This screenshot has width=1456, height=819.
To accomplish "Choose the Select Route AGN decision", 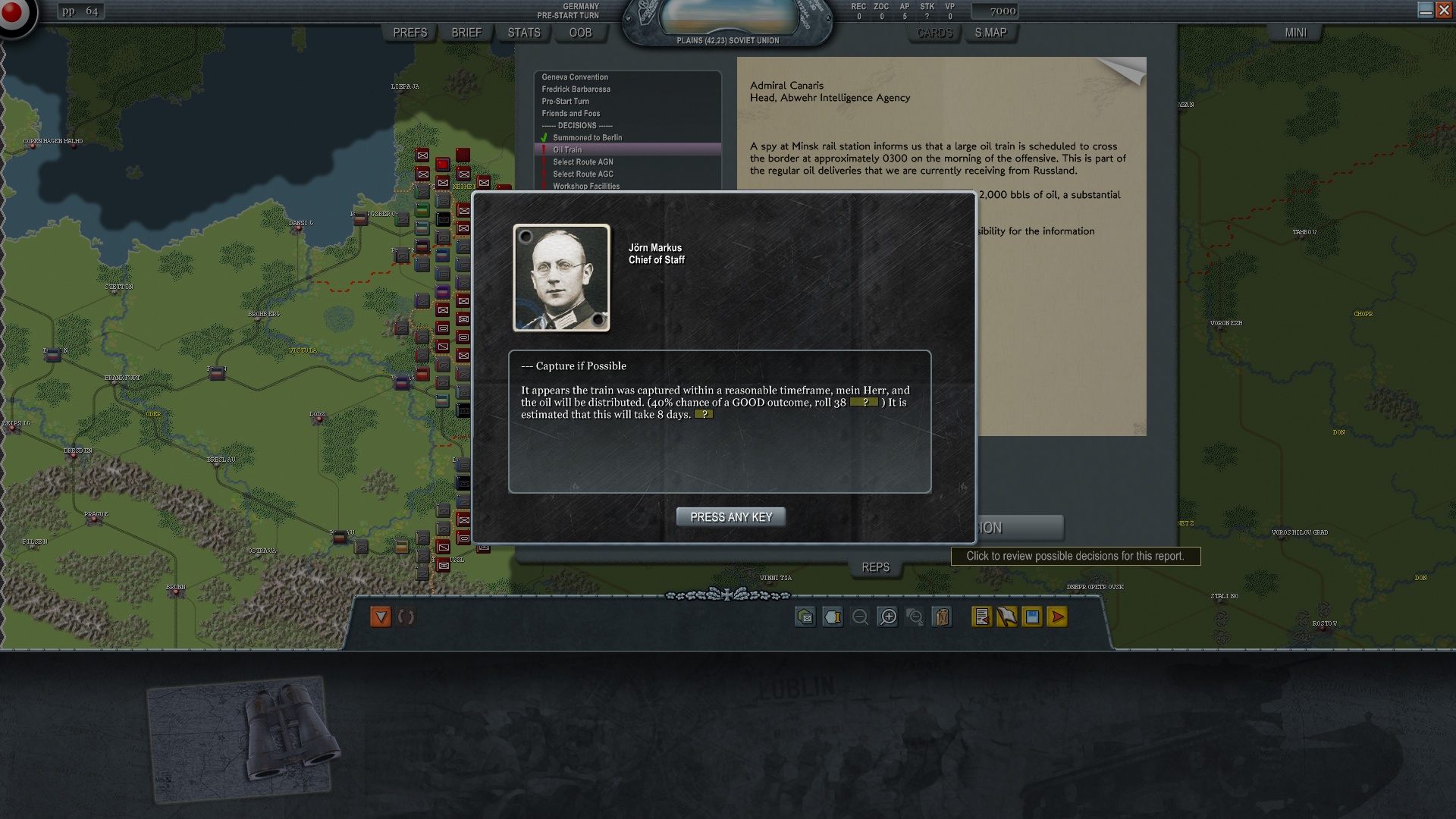I will (x=582, y=162).
